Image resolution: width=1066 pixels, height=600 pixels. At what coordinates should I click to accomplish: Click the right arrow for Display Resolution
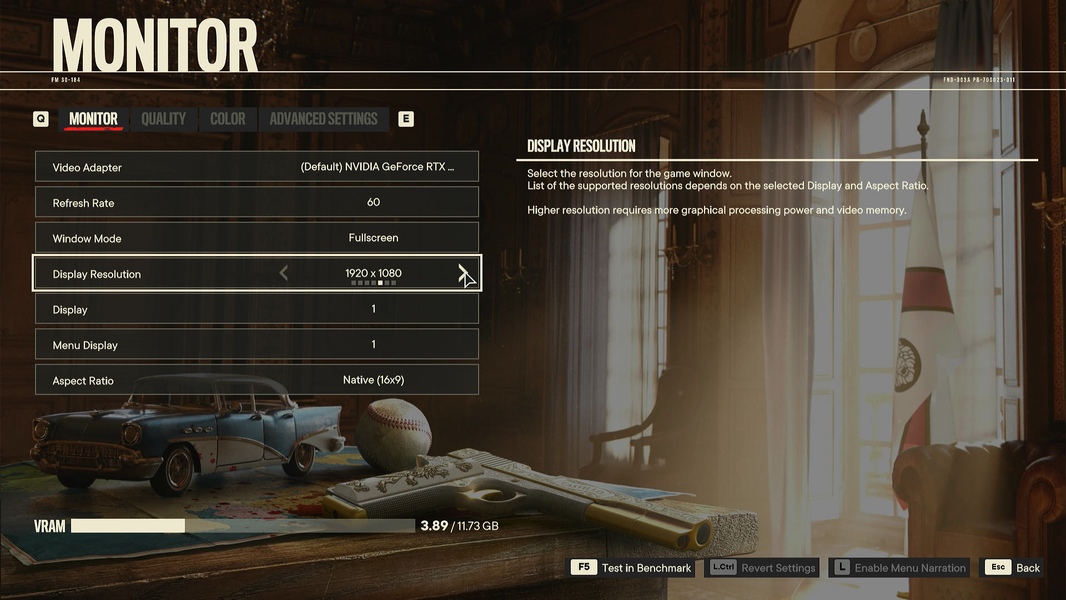462,272
